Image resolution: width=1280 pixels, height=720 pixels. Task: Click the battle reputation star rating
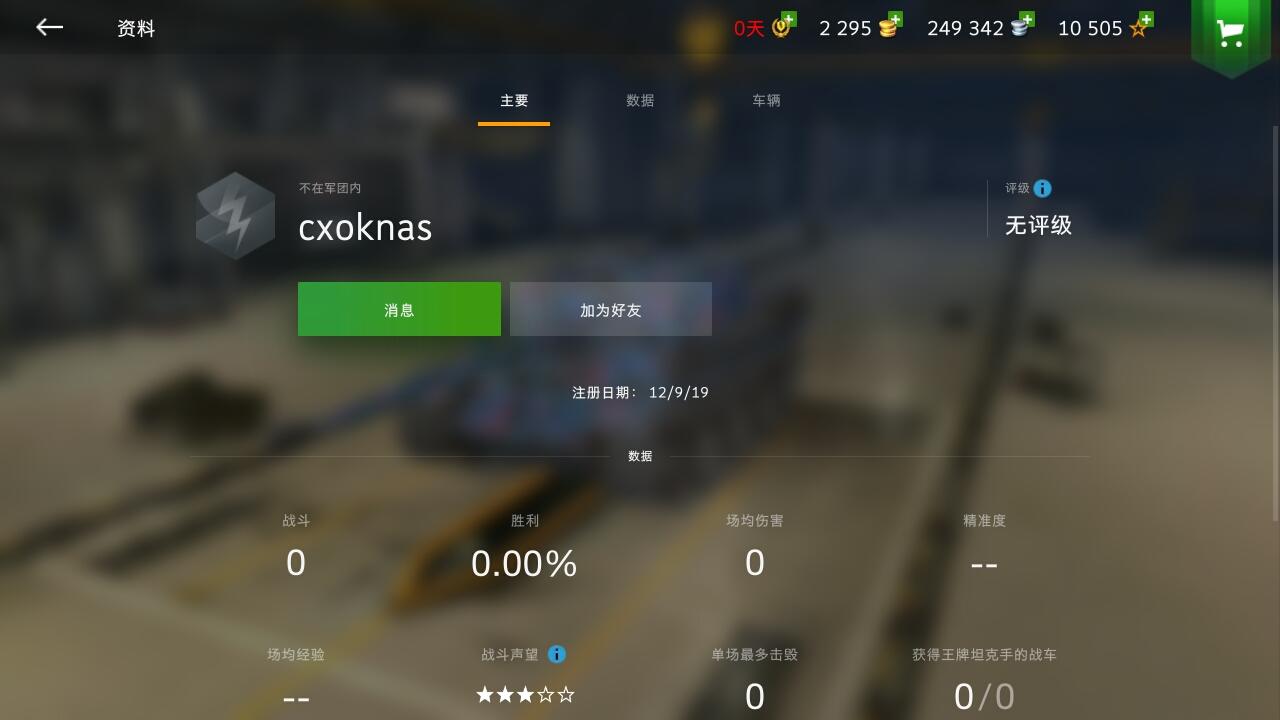[x=525, y=693]
